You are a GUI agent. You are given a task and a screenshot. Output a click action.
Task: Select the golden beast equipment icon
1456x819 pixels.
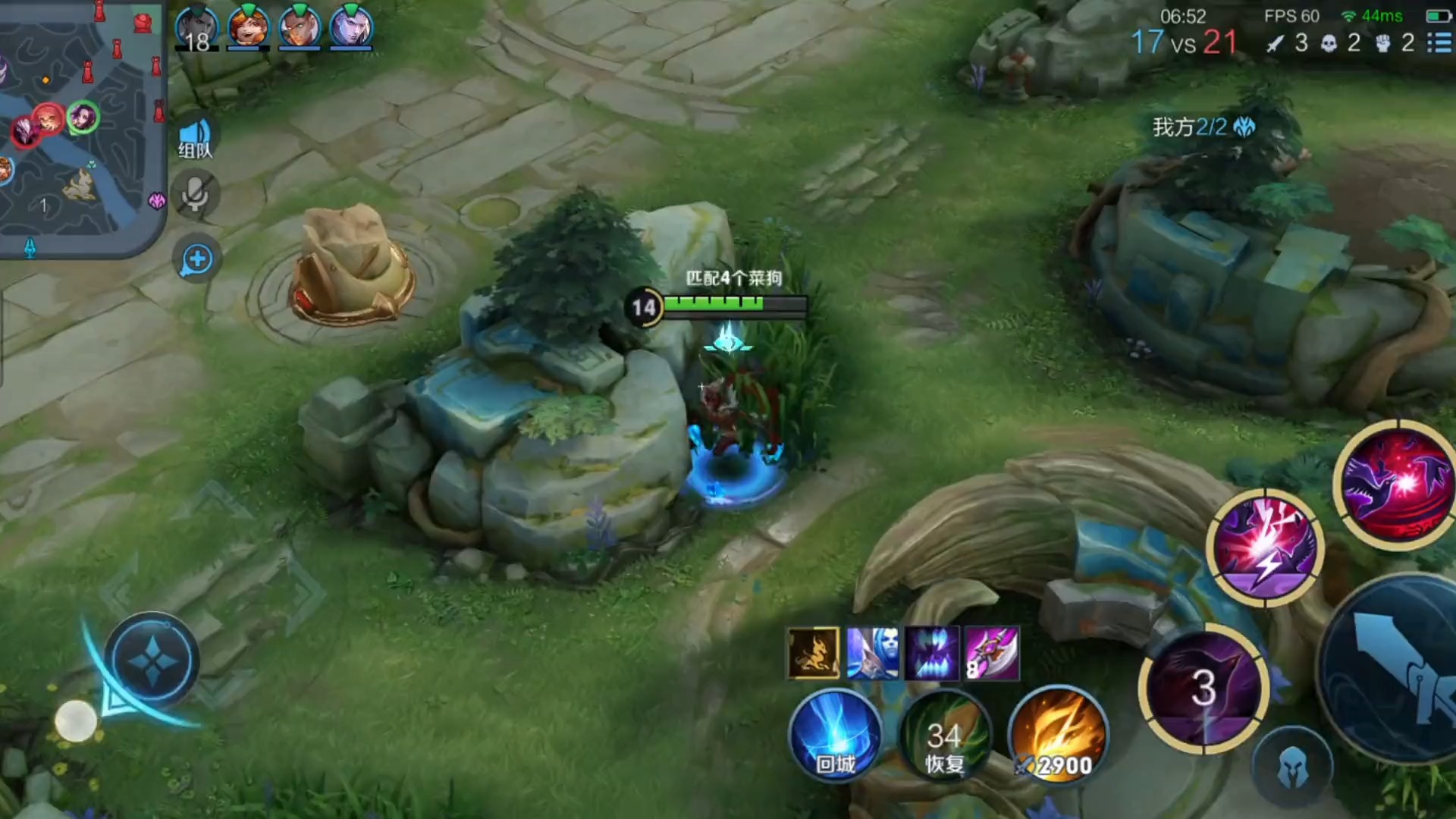point(813,652)
